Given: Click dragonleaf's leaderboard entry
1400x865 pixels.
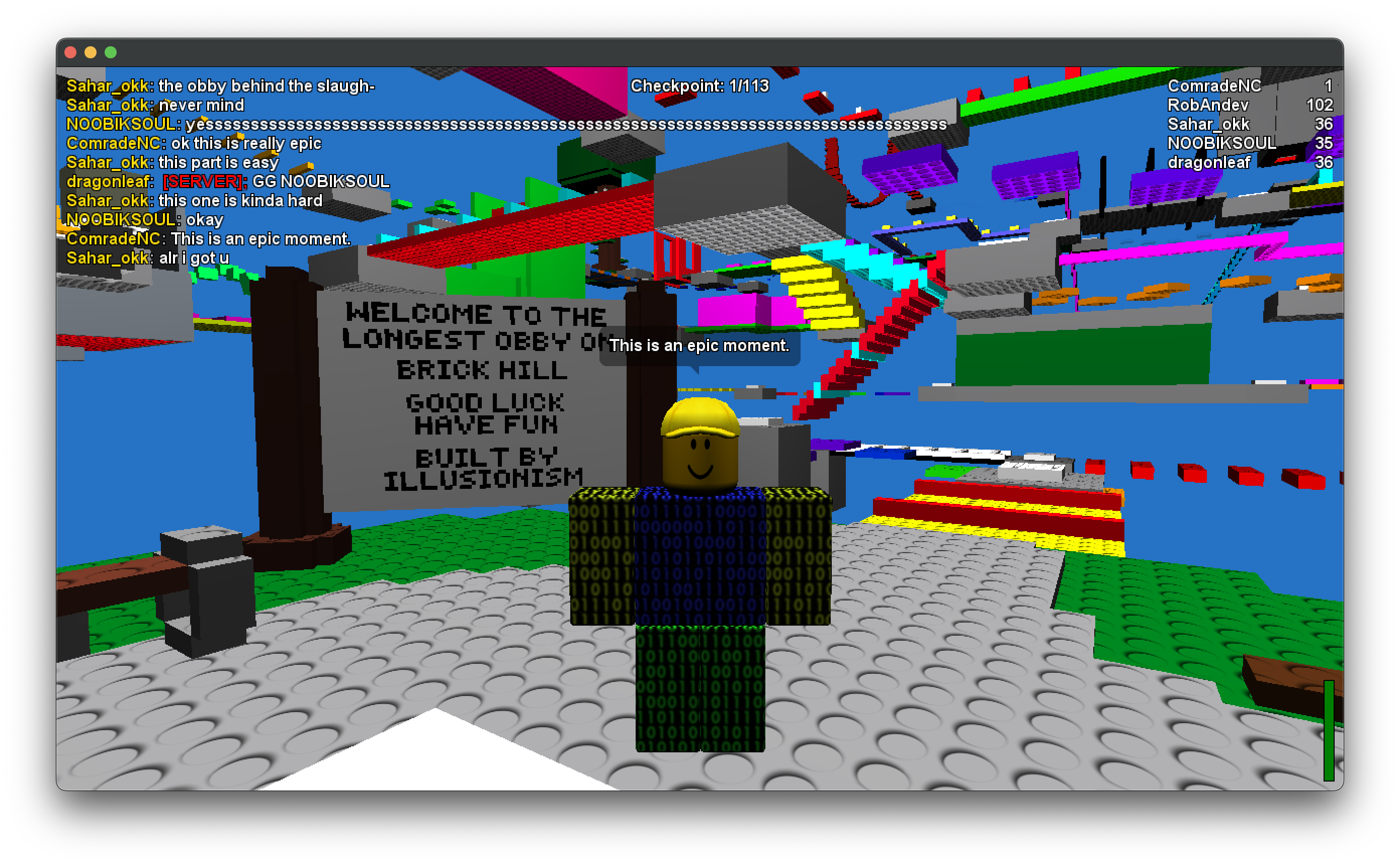Looking at the screenshot, I should pyautogui.click(x=1213, y=163).
